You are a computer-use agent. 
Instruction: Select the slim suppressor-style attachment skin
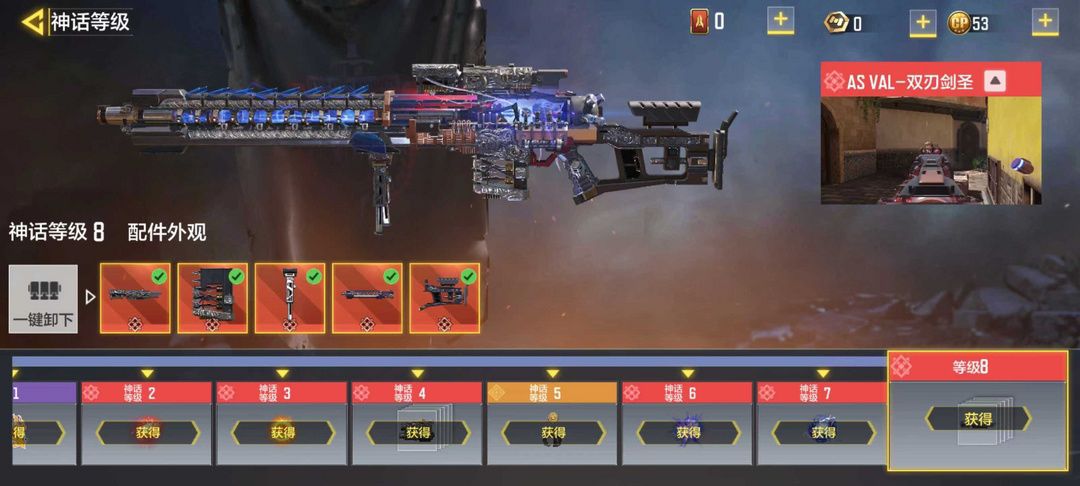(x=367, y=298)
